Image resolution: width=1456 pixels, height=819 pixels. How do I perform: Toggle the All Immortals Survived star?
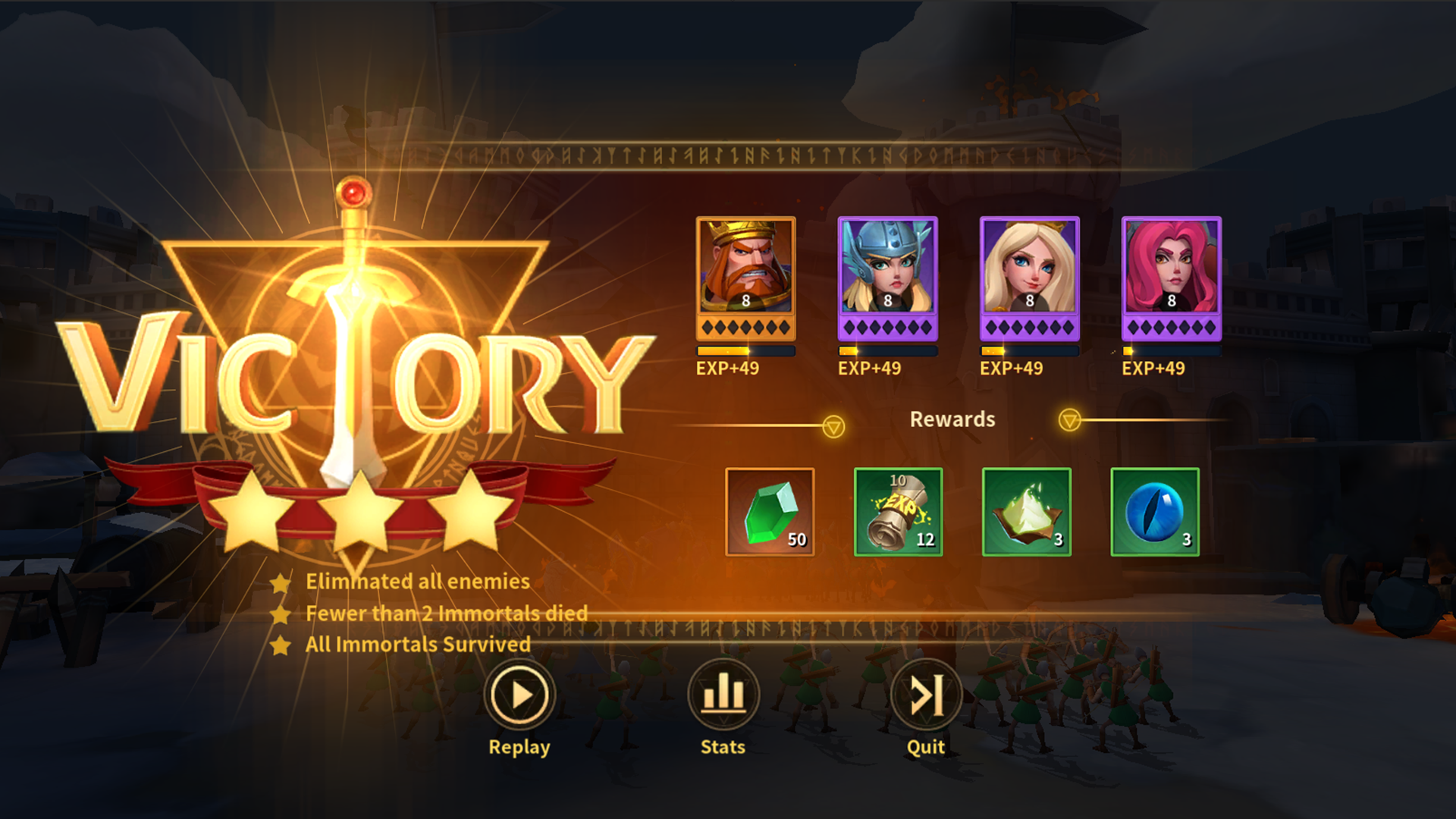pyautogui.click(x=280, y=645)
